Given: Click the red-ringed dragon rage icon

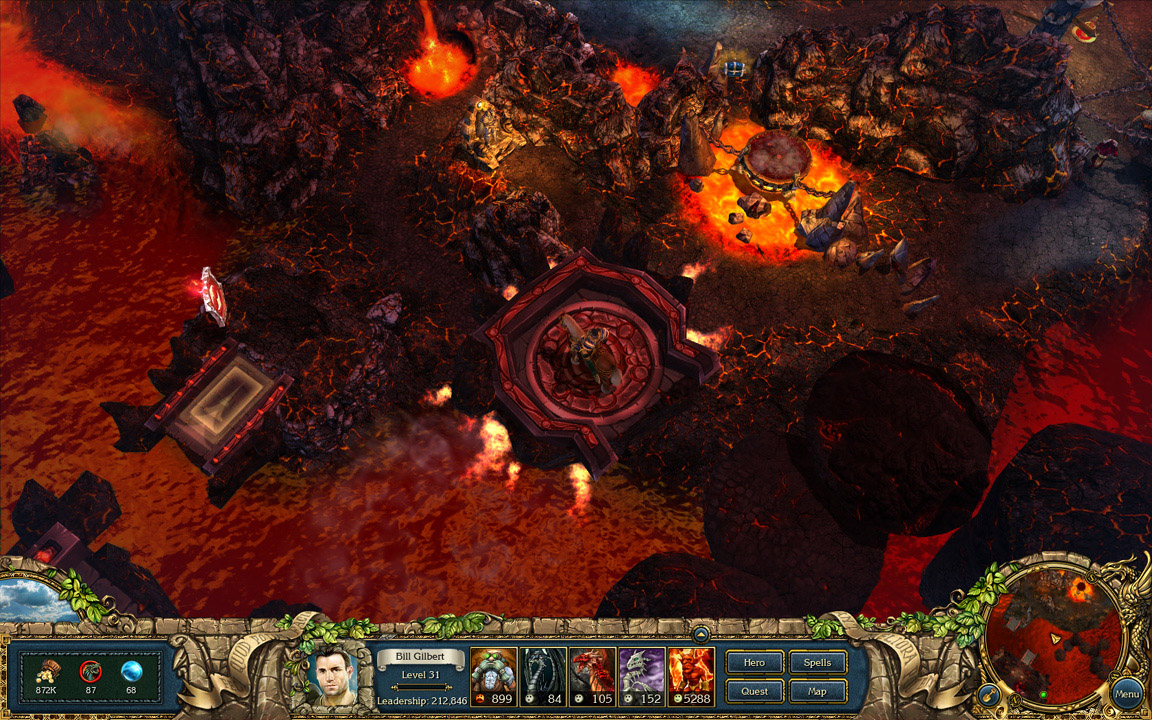Looking at the screenshot, I should 90,672.
